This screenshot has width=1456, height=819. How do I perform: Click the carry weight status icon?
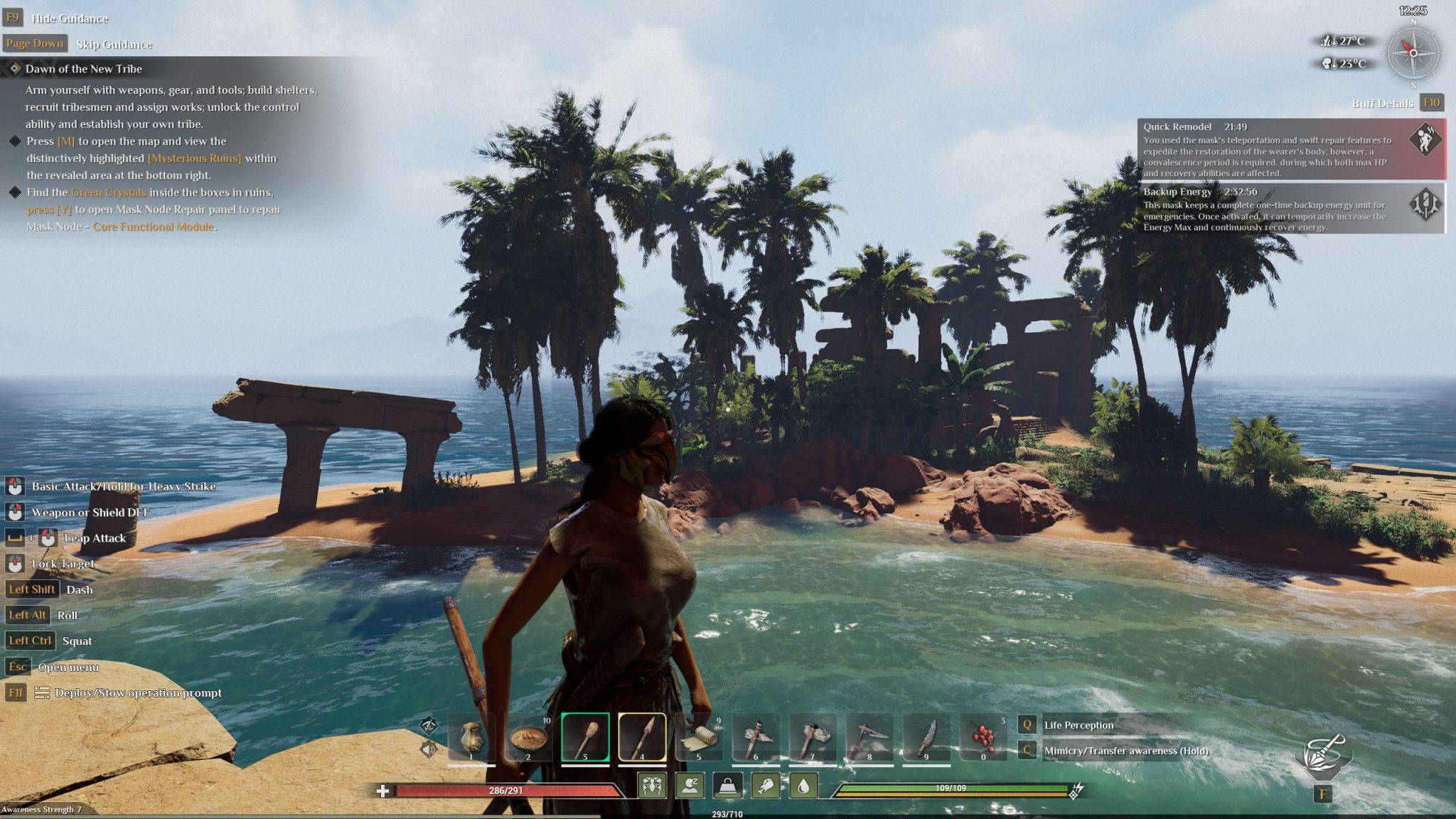[727, 786]
